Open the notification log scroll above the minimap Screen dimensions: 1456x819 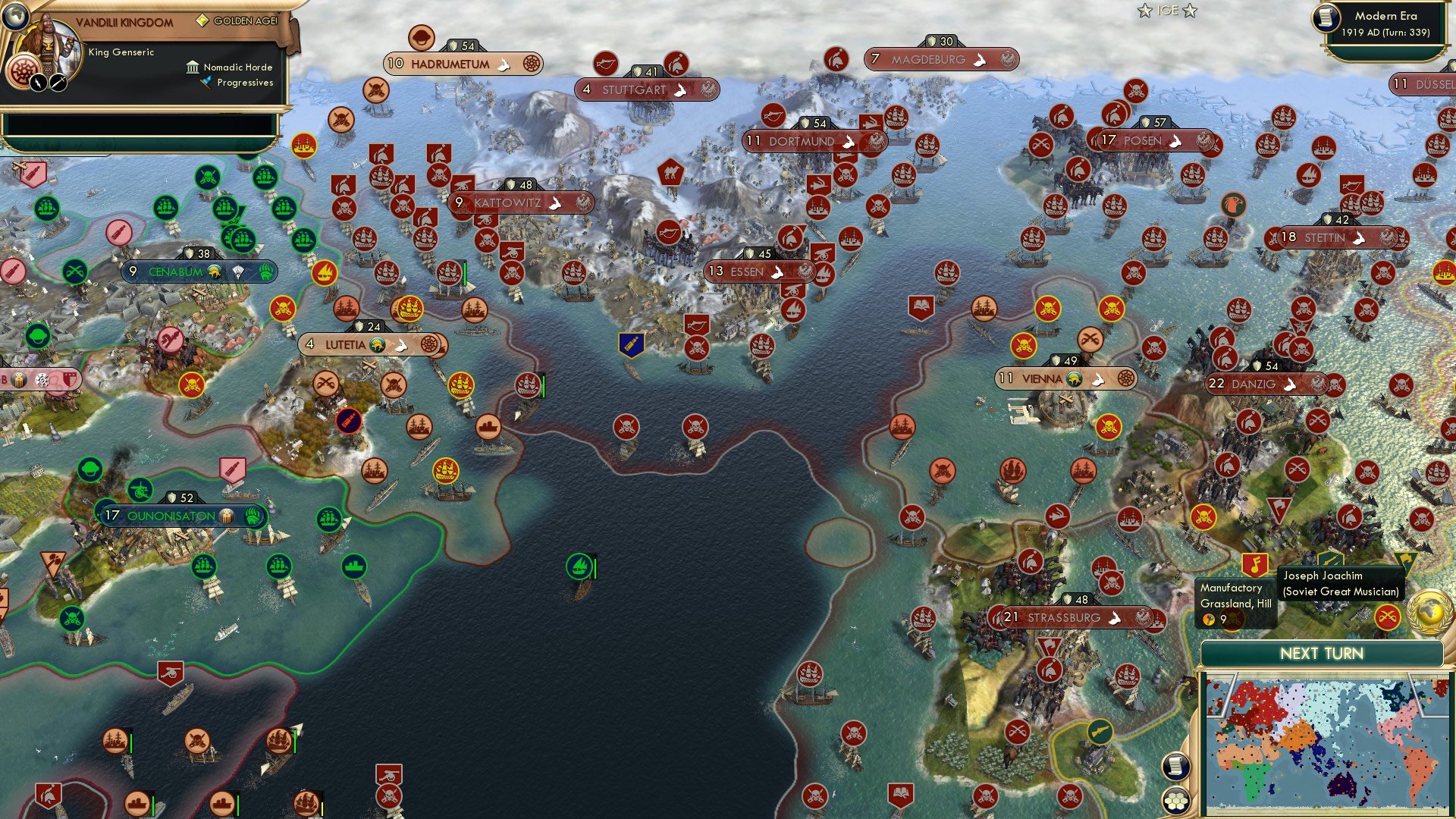pos(1175,764)
